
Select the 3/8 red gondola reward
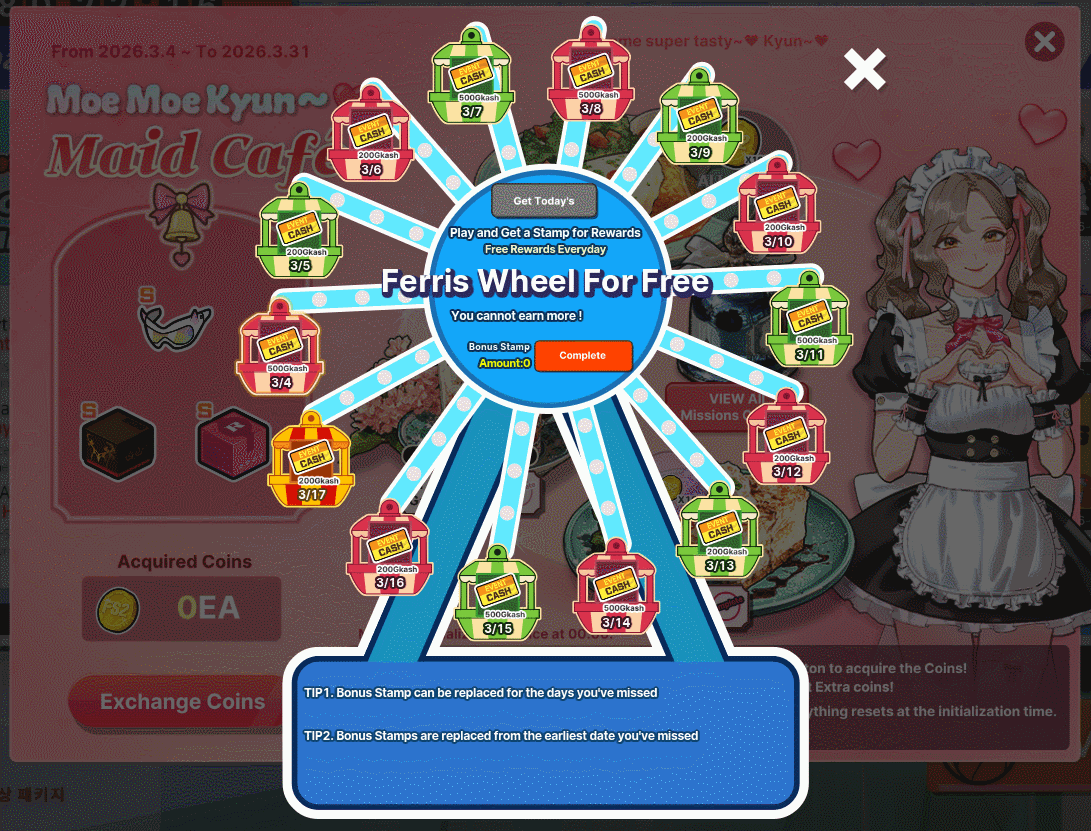[591, 76]
